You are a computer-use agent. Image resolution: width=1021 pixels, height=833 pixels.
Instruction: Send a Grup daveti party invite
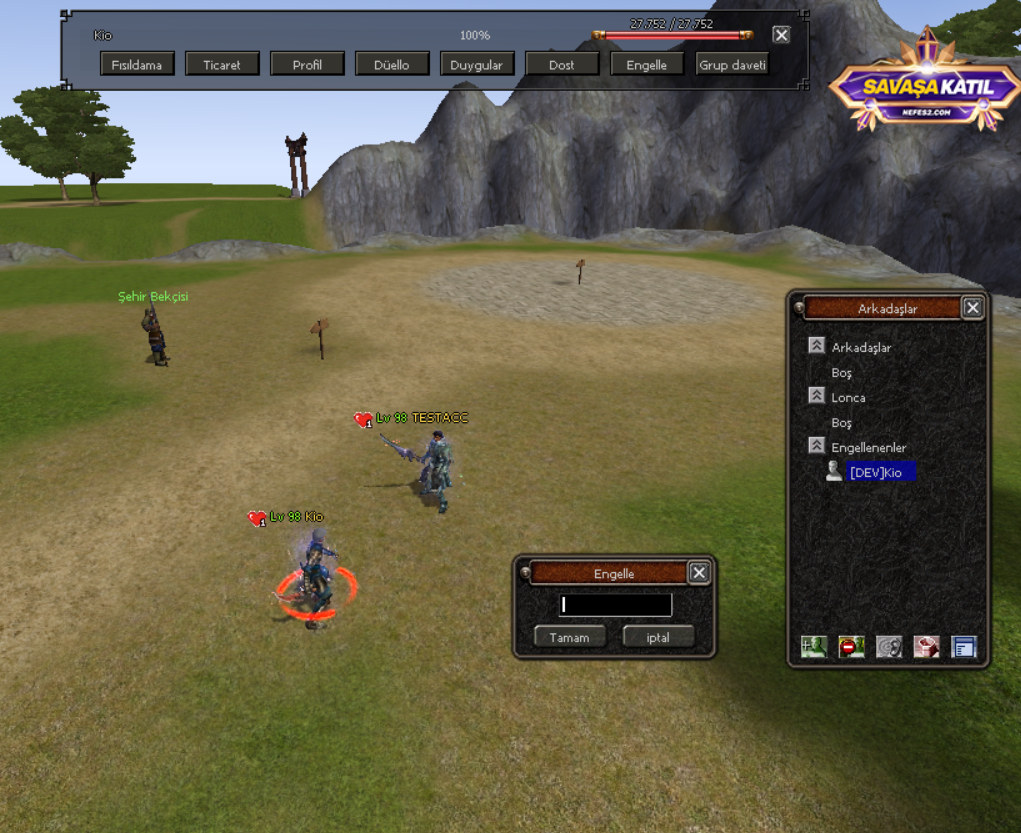click(x=732, y=65)
